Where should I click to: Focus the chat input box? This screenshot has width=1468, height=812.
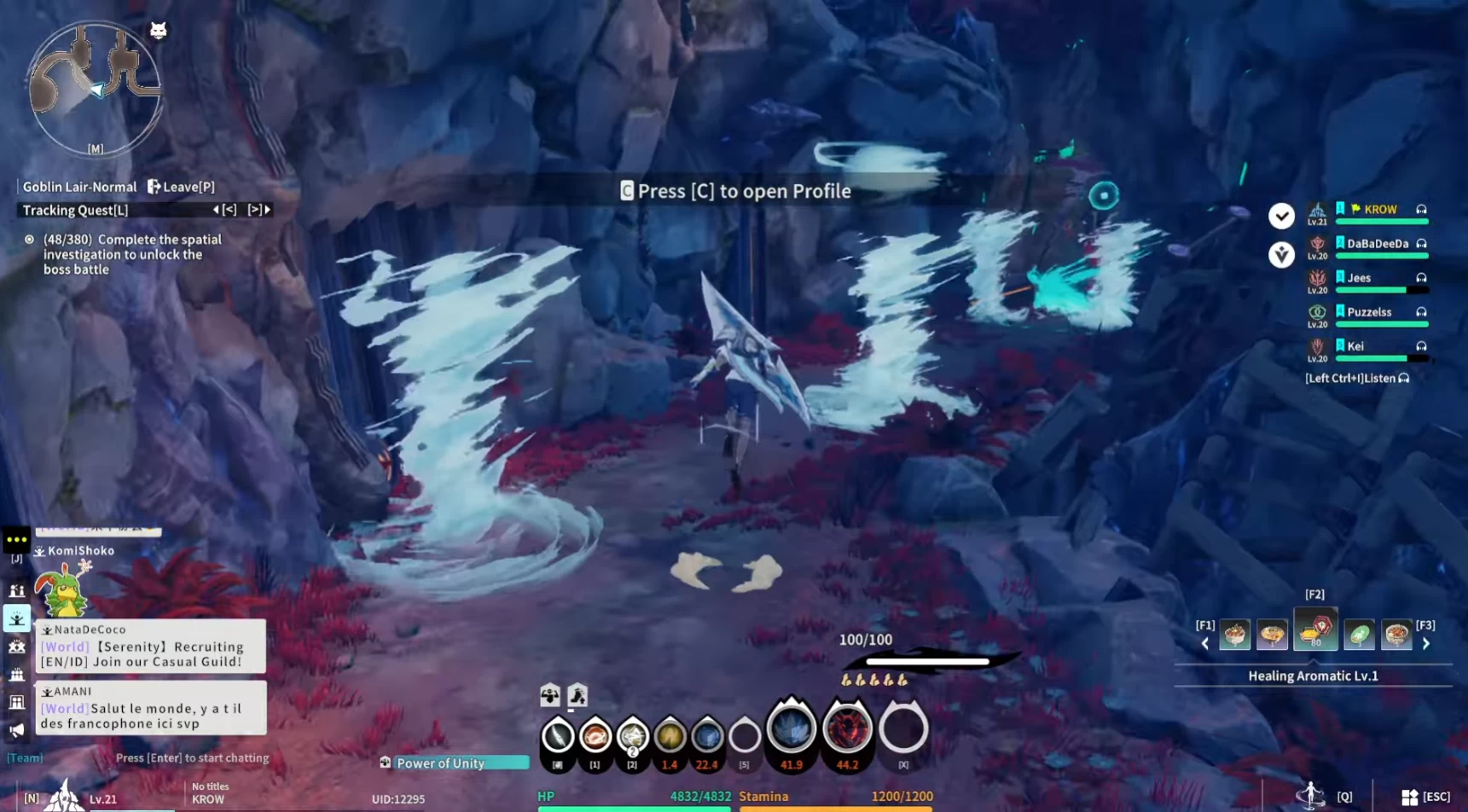pos(192,757)
